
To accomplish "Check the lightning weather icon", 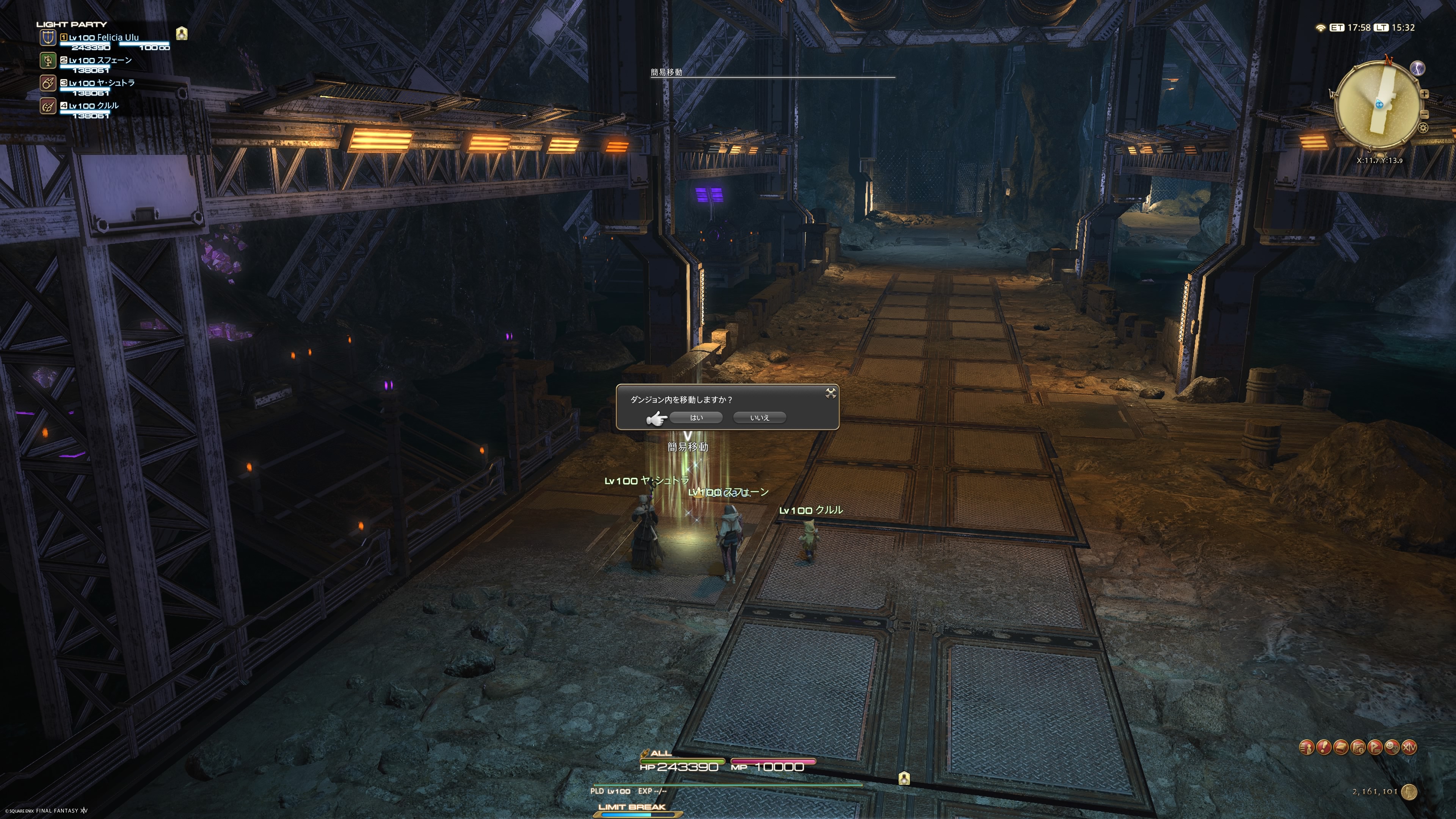I will pos(1418,68).
